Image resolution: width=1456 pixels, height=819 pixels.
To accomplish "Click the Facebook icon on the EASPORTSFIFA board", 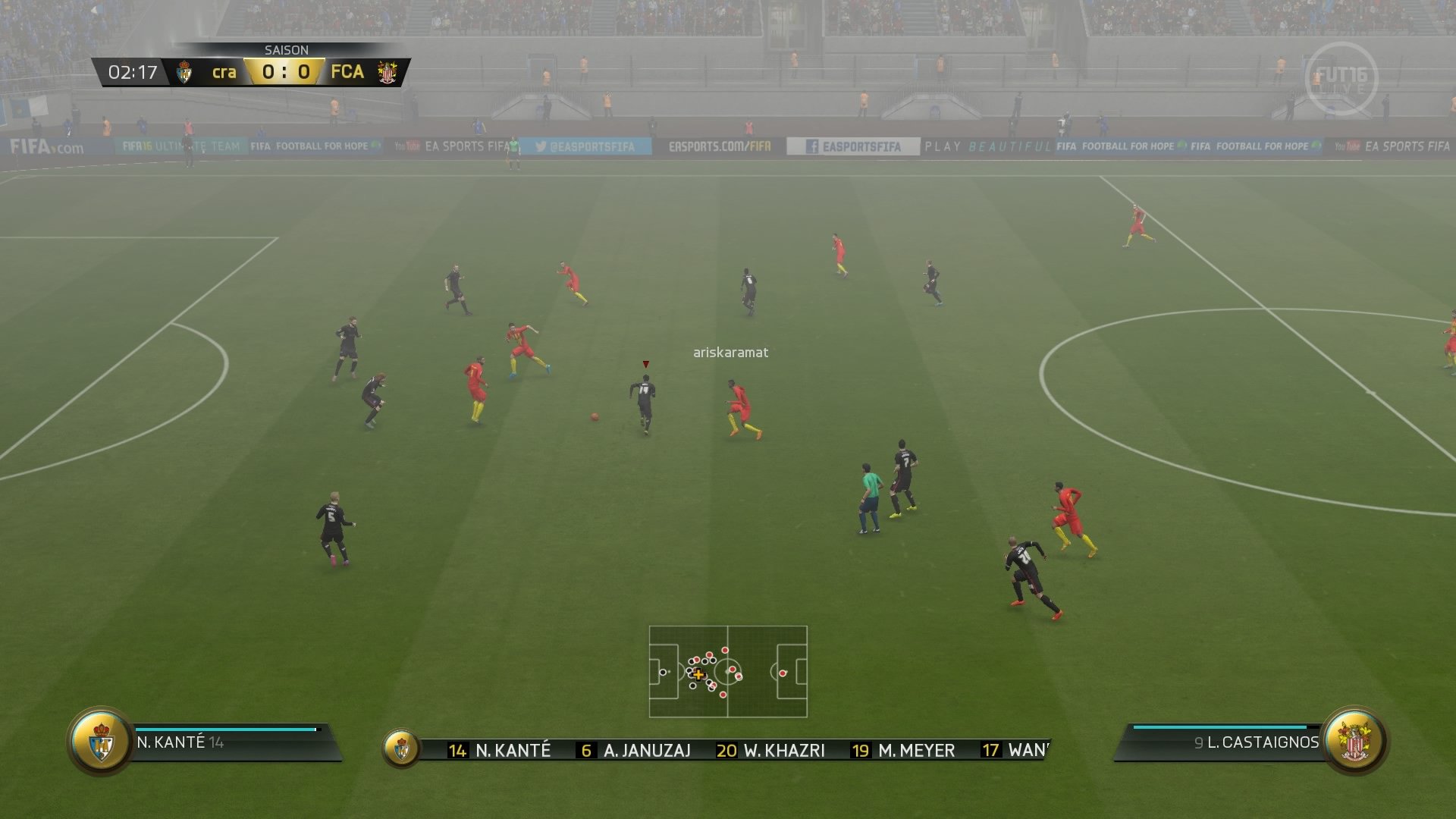I will click(813, 146).
